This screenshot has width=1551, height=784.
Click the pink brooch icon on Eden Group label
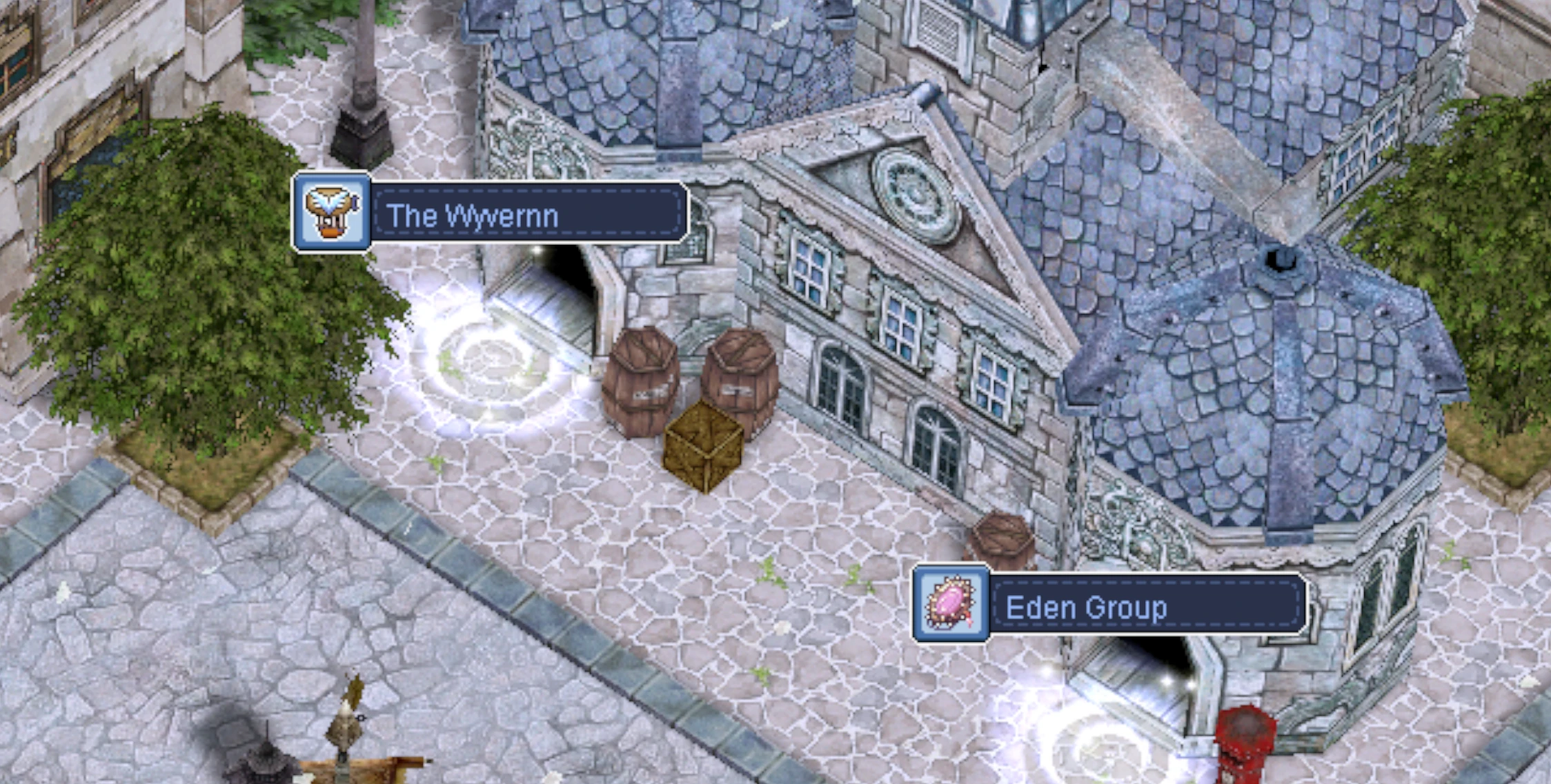pos(951,603)
